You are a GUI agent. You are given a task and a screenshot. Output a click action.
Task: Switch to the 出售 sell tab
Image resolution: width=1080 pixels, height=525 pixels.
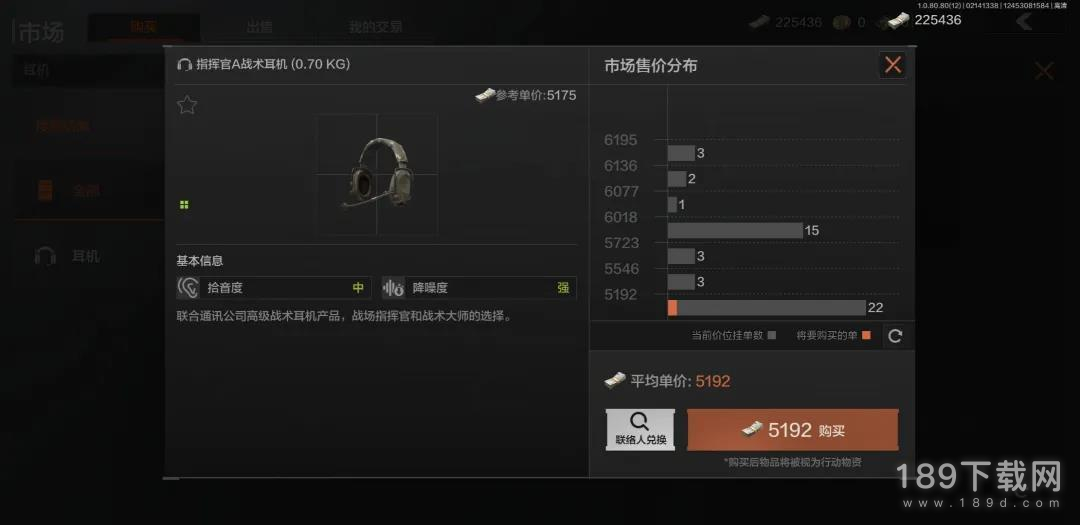coord(260,27)
